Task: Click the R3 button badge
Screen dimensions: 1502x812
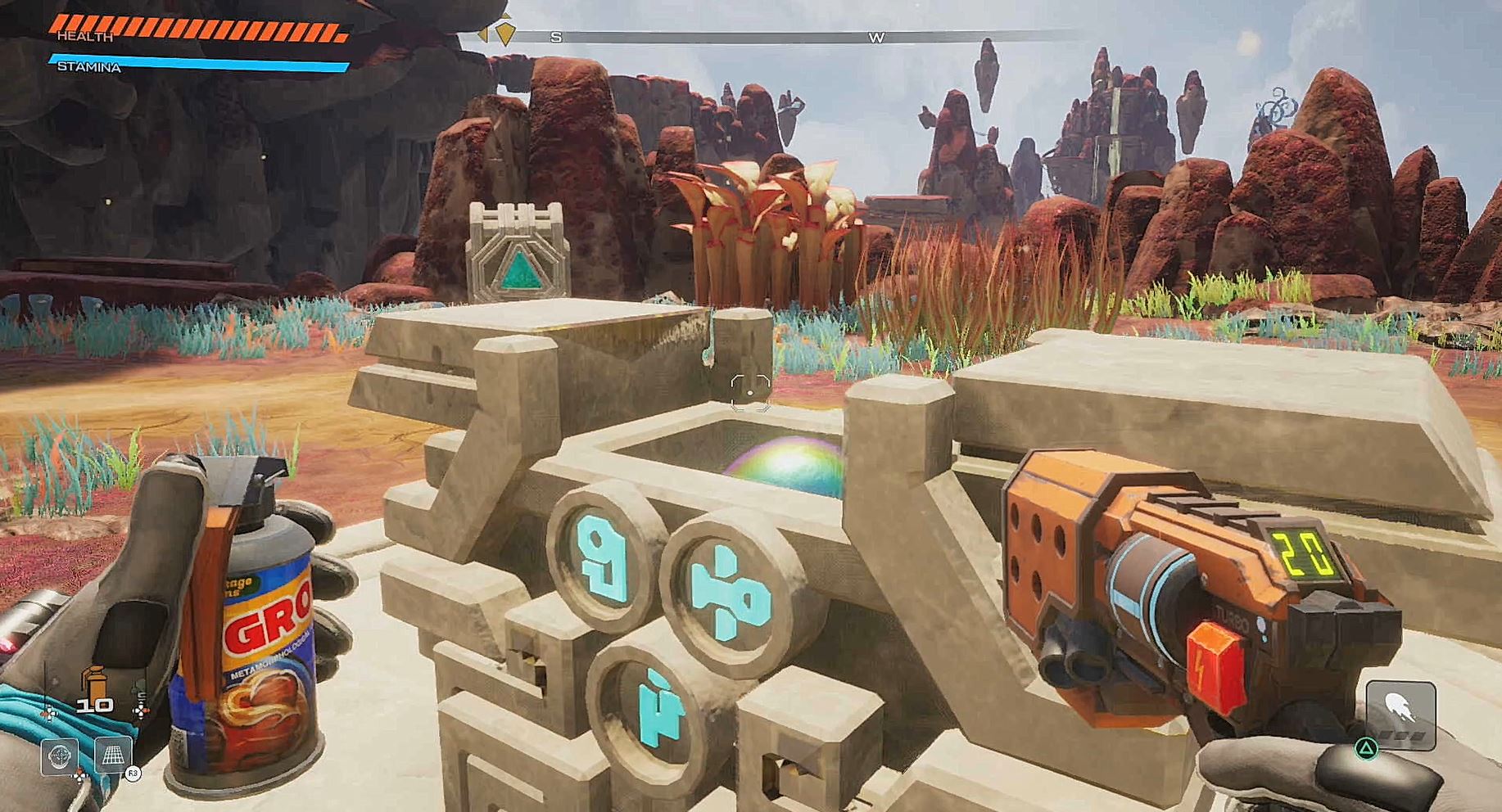Action: click(133, 773)
